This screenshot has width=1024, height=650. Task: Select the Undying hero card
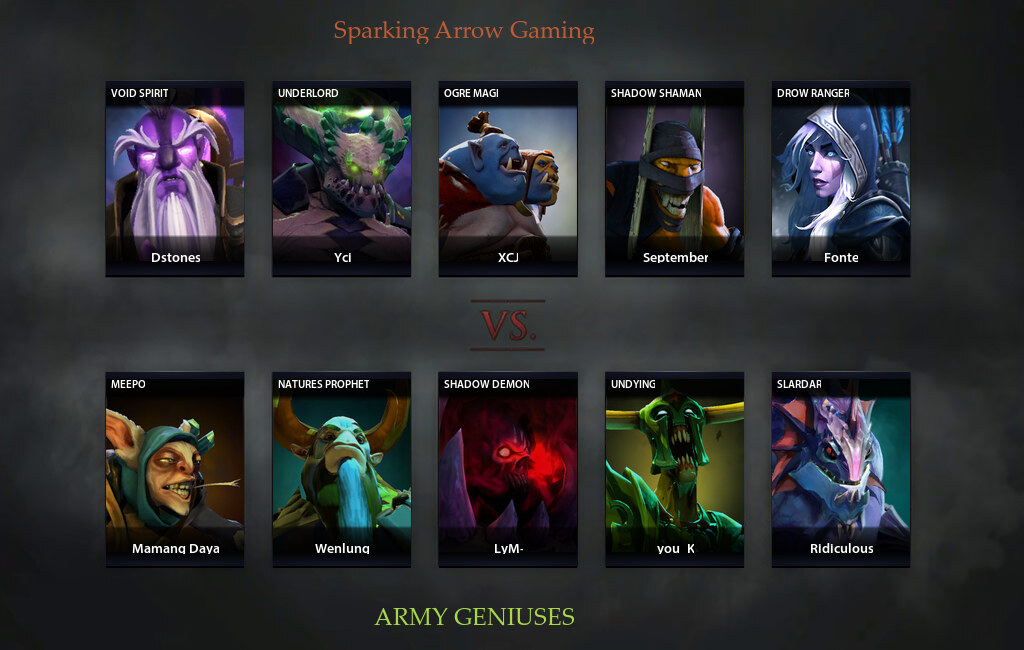coord(675,470)
